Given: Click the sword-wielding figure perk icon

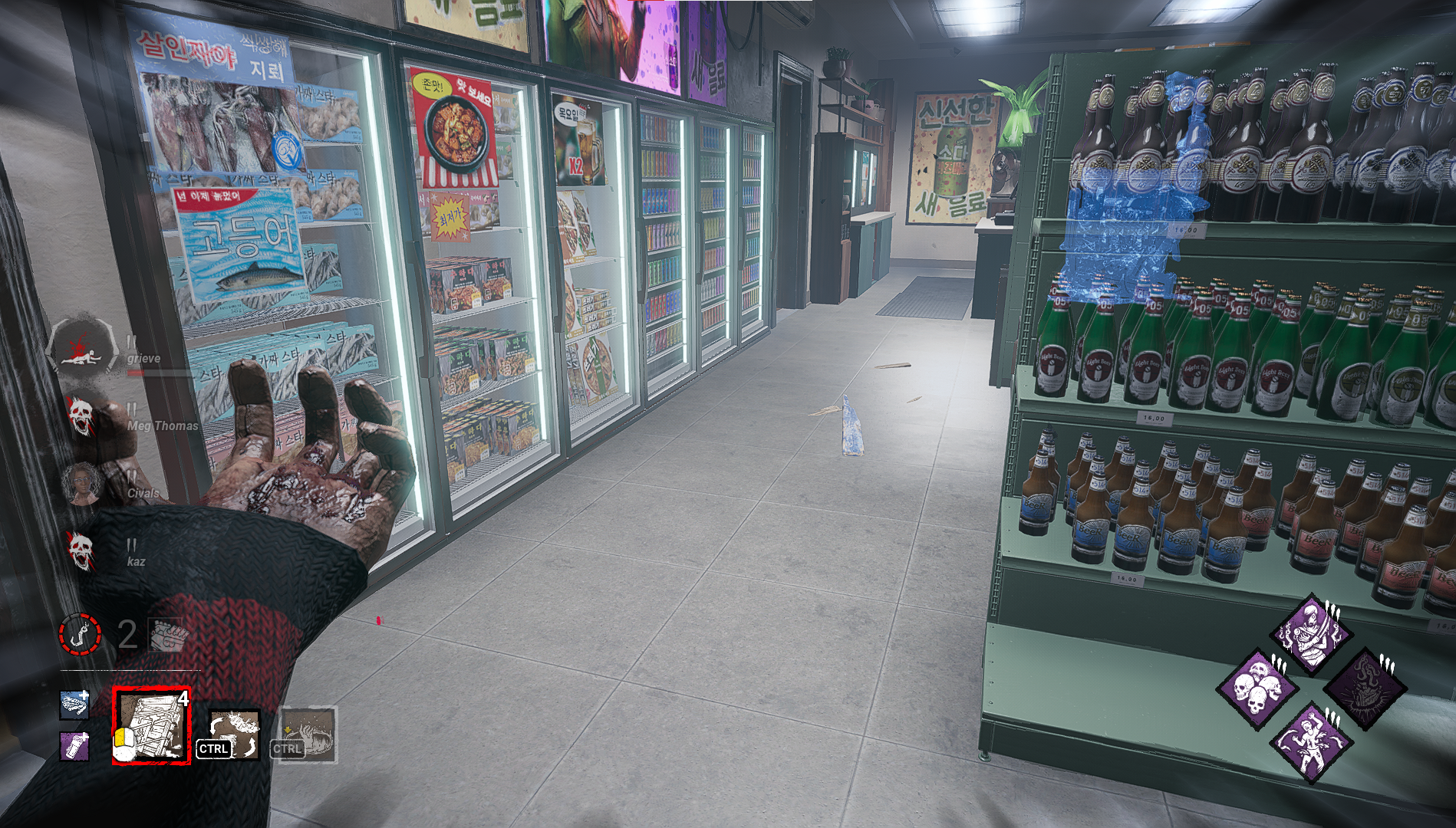Looking at the screenshot, I should [1311, 633].
